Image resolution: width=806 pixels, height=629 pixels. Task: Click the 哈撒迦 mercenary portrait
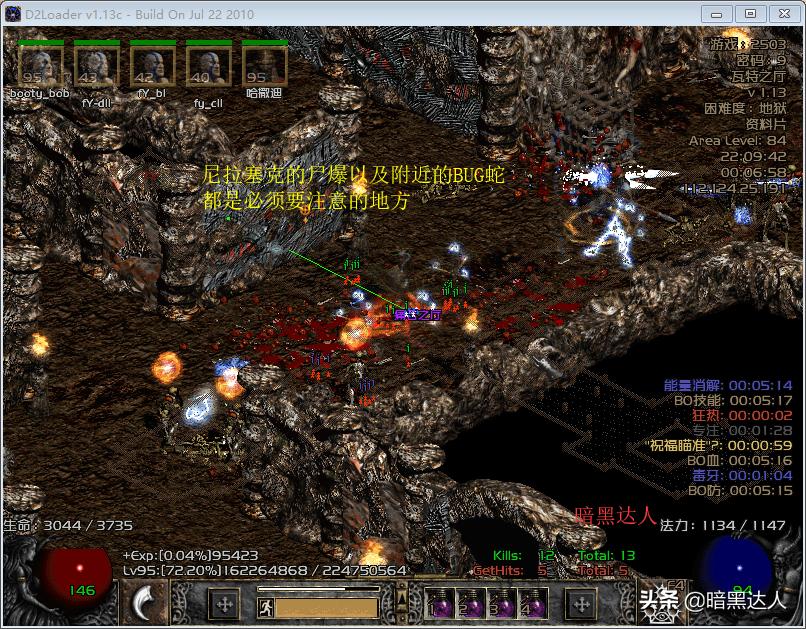pyautogui.click(x=265, y=65)
